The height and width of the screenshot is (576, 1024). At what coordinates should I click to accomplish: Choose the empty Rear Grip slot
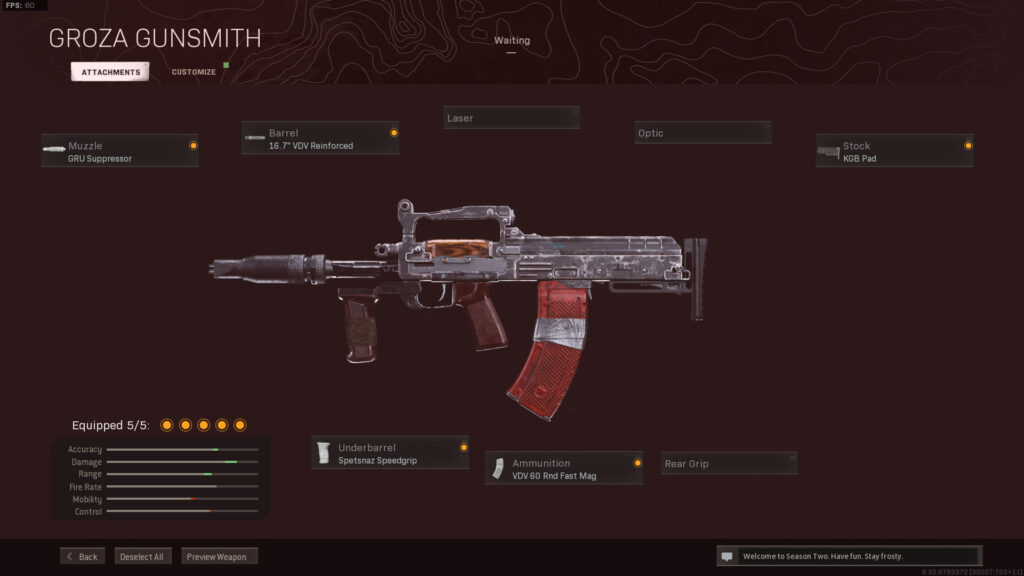pyautogui.click(x=730, y=463)
